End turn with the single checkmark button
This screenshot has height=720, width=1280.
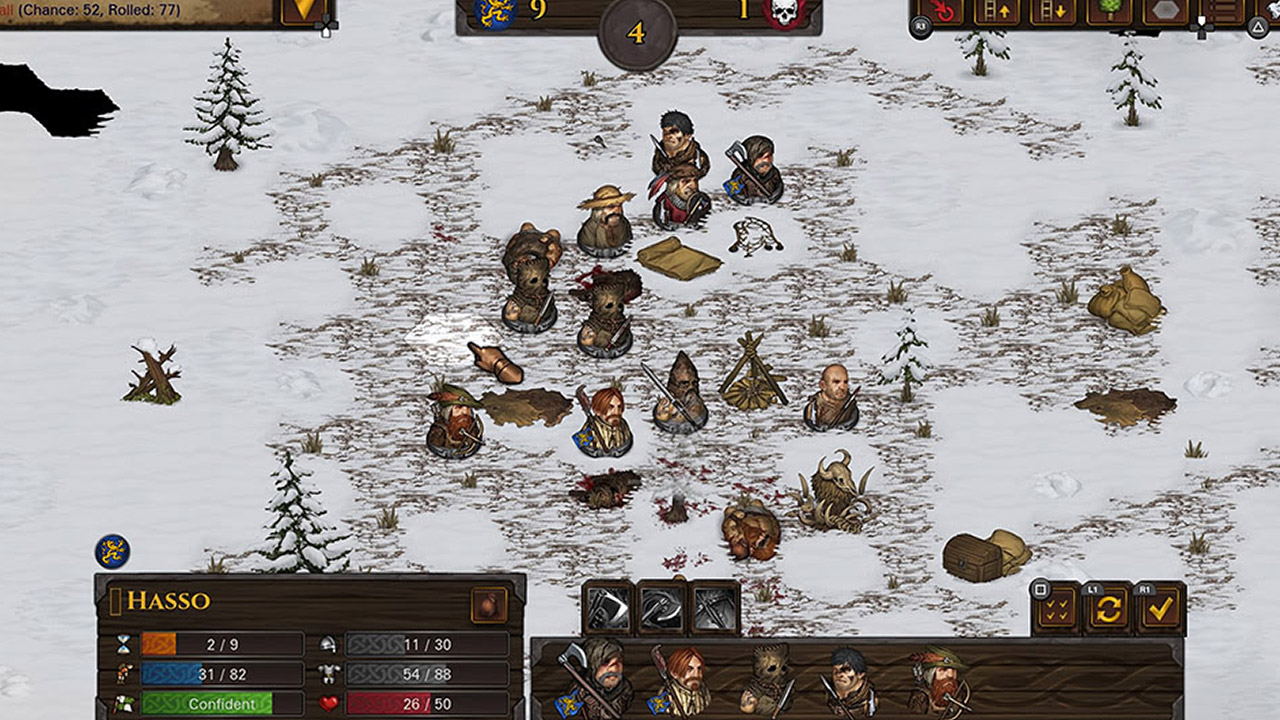click(1160, 609)
